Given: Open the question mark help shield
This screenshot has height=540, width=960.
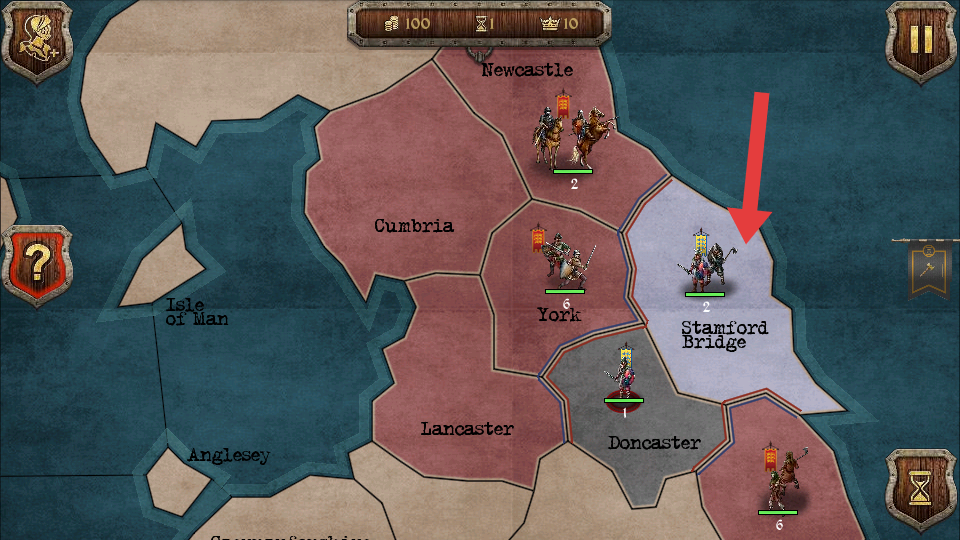Looking at the screenshot, I should point(38,264).
